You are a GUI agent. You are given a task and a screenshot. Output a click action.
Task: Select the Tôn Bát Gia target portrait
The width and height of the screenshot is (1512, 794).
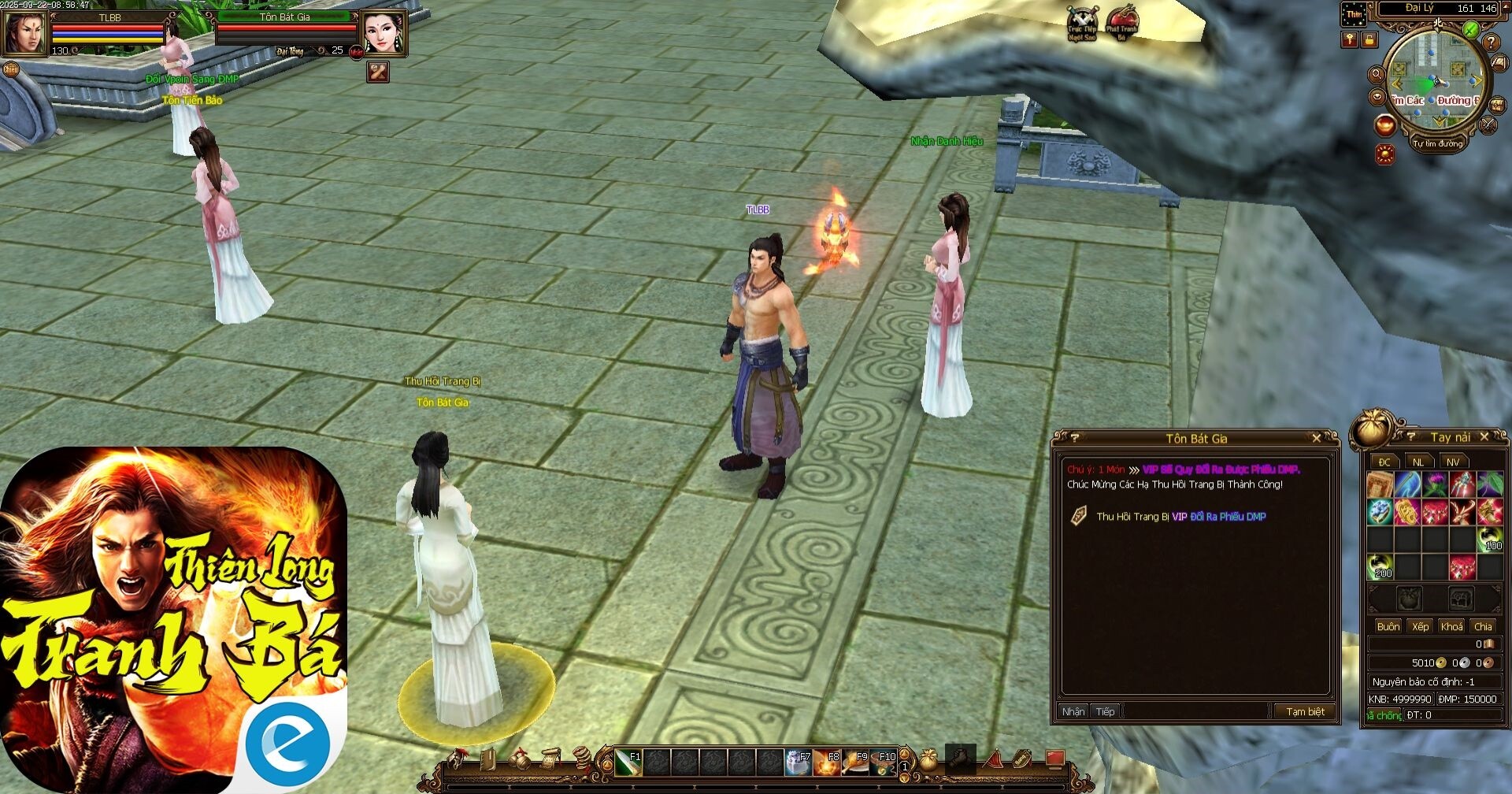click(383, 32)
